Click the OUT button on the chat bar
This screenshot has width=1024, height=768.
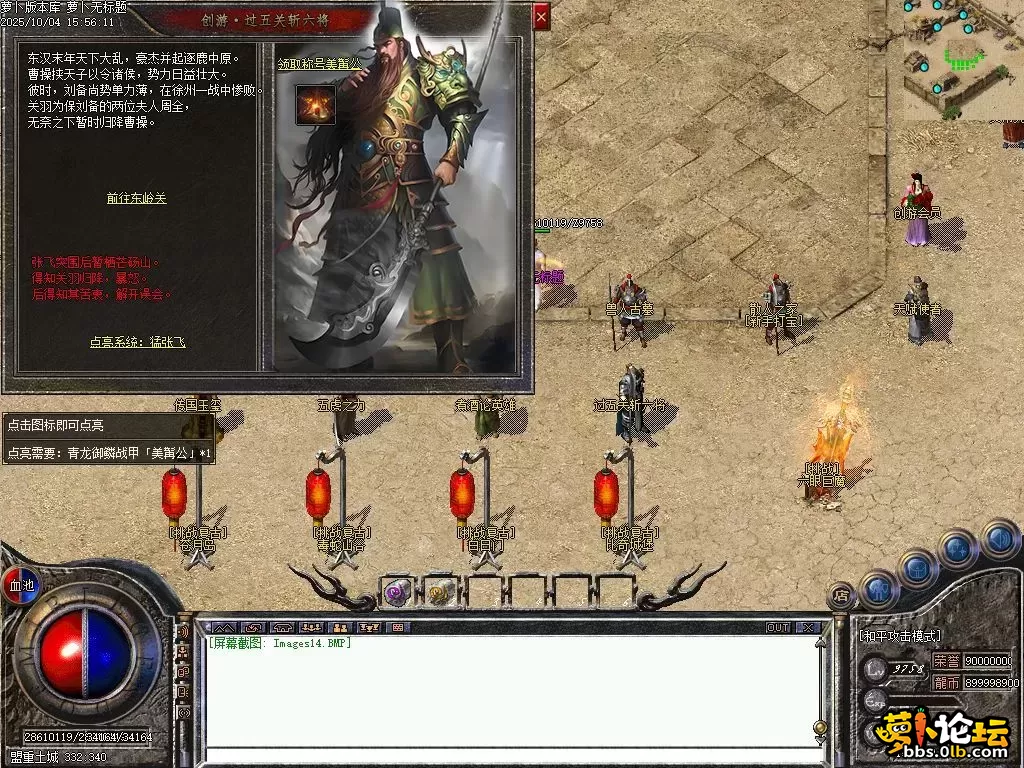pos(777,628)
